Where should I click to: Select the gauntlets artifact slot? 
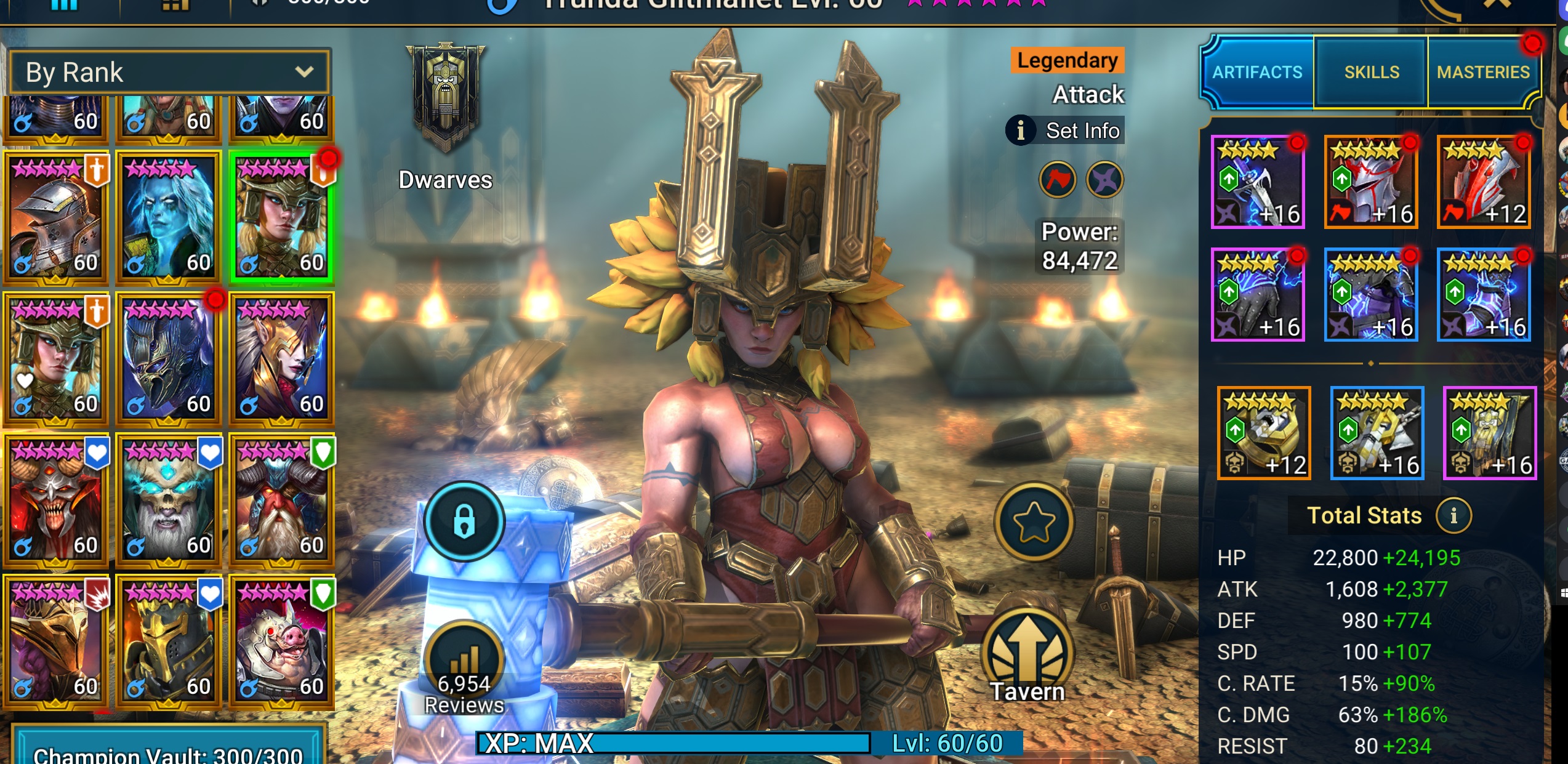pyautogui.click(x=1258, y=295)
